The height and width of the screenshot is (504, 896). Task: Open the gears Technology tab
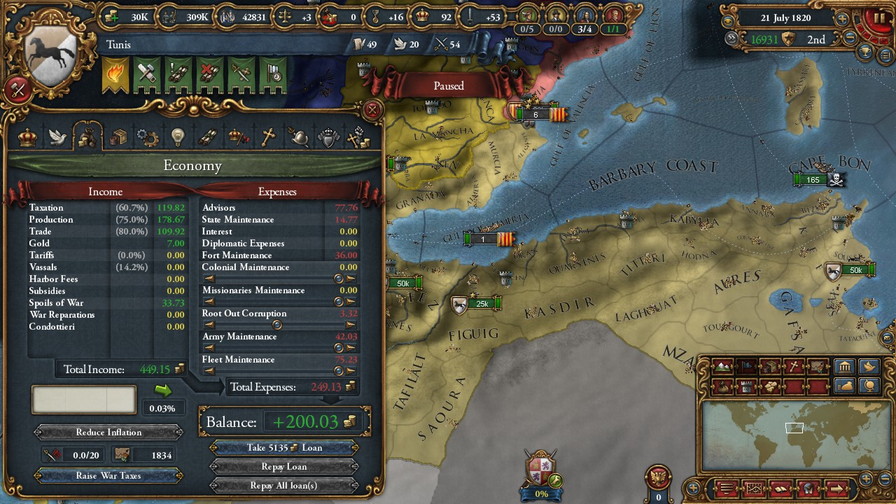[148, 137]
